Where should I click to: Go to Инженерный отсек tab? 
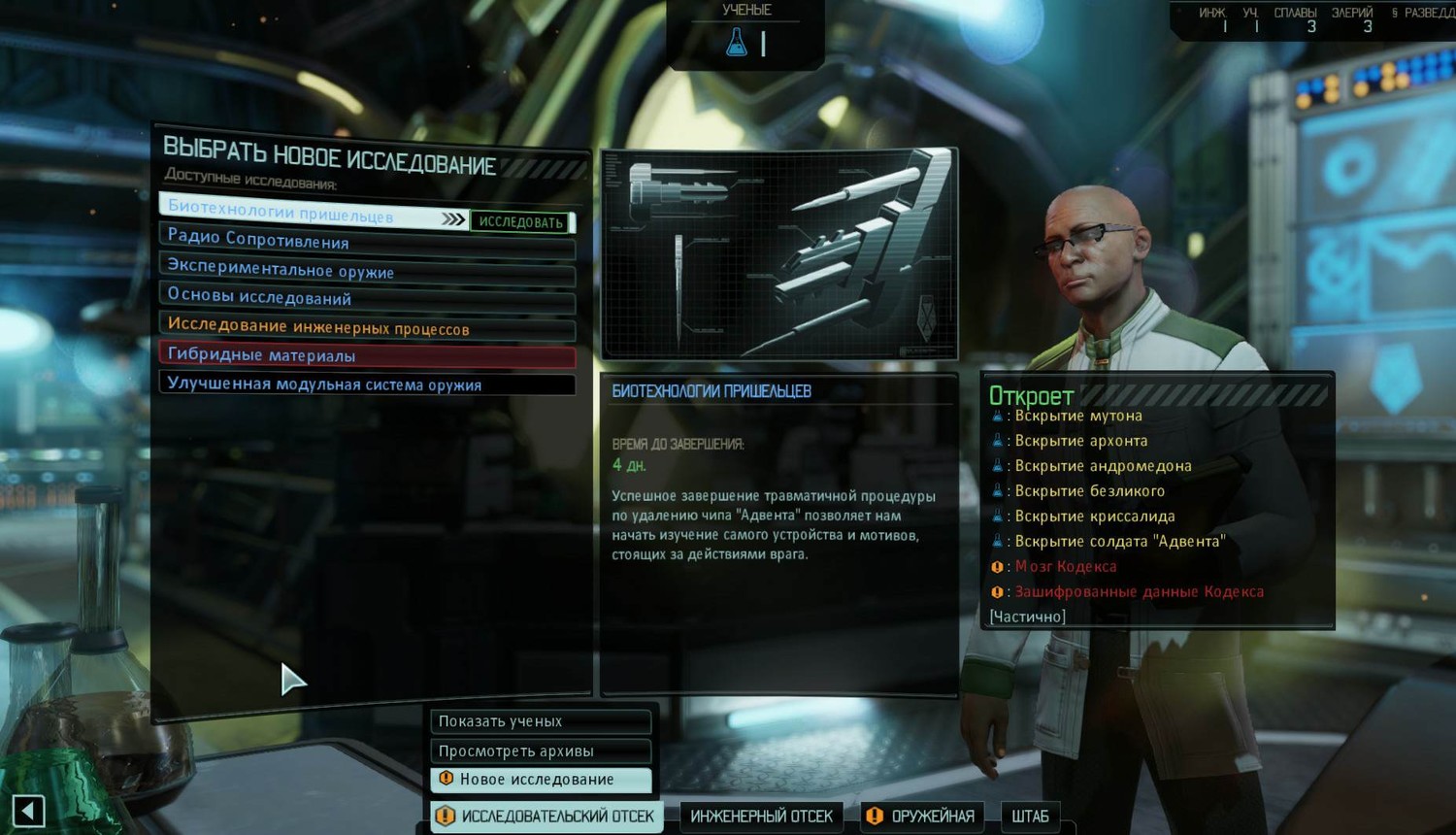(x=762, y=817)
